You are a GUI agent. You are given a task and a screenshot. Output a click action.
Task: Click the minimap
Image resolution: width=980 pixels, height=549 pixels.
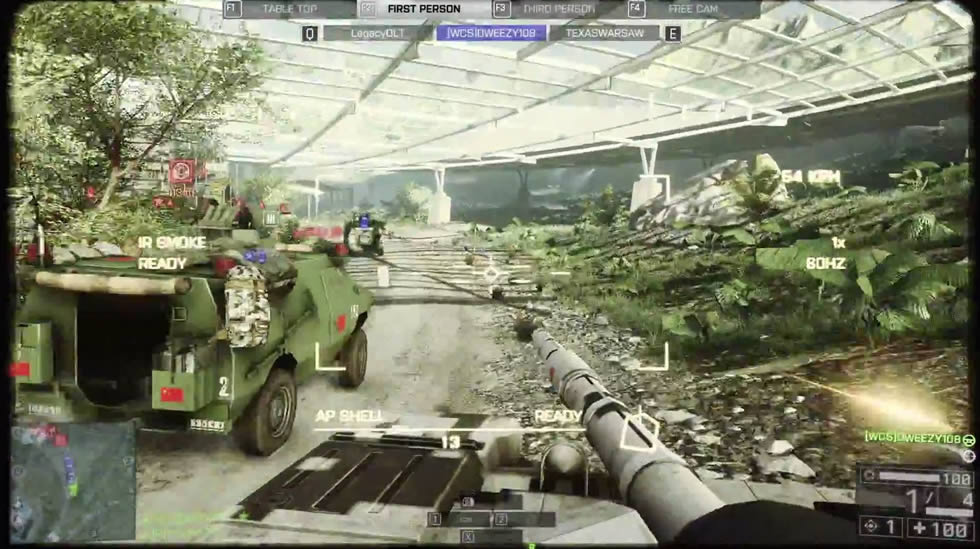73,480
